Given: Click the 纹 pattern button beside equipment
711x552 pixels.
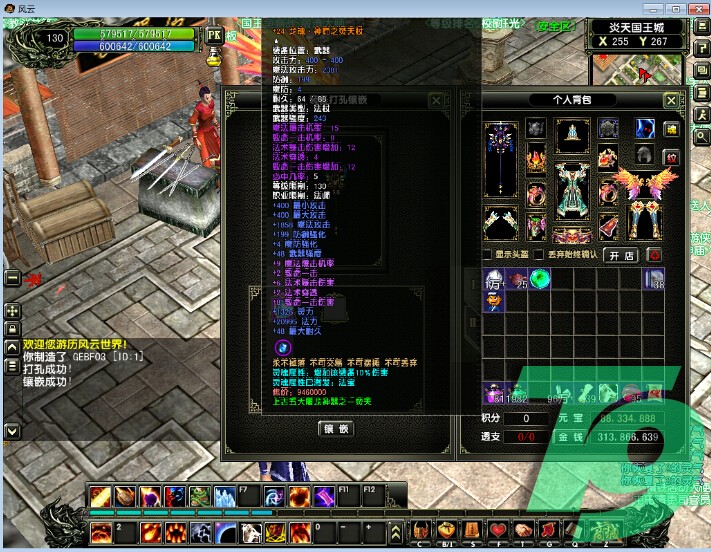Looking at the screenshot, I should click(670, 156).
